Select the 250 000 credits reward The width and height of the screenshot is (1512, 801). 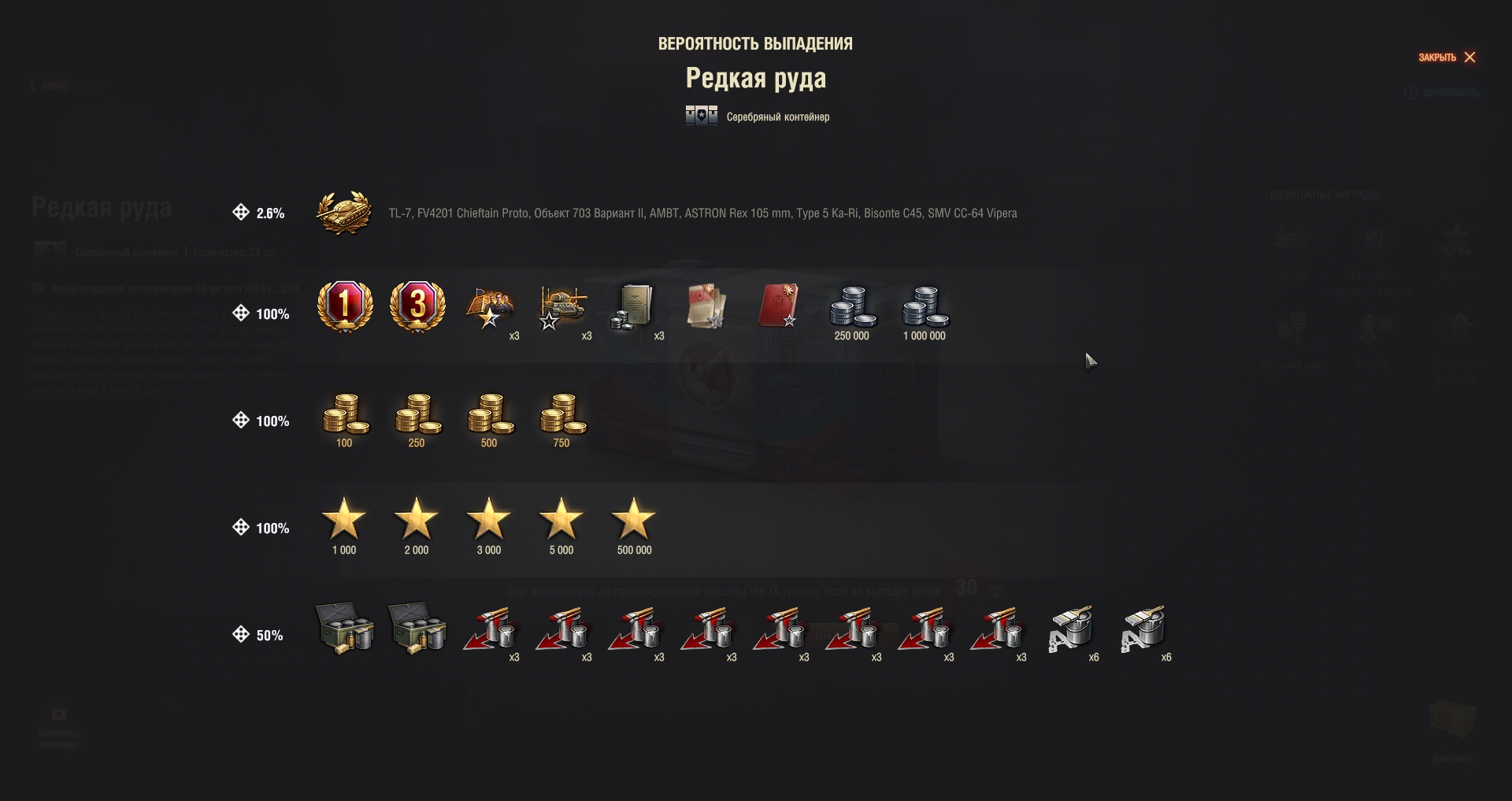pyautogui.click(x=852, y=307)
